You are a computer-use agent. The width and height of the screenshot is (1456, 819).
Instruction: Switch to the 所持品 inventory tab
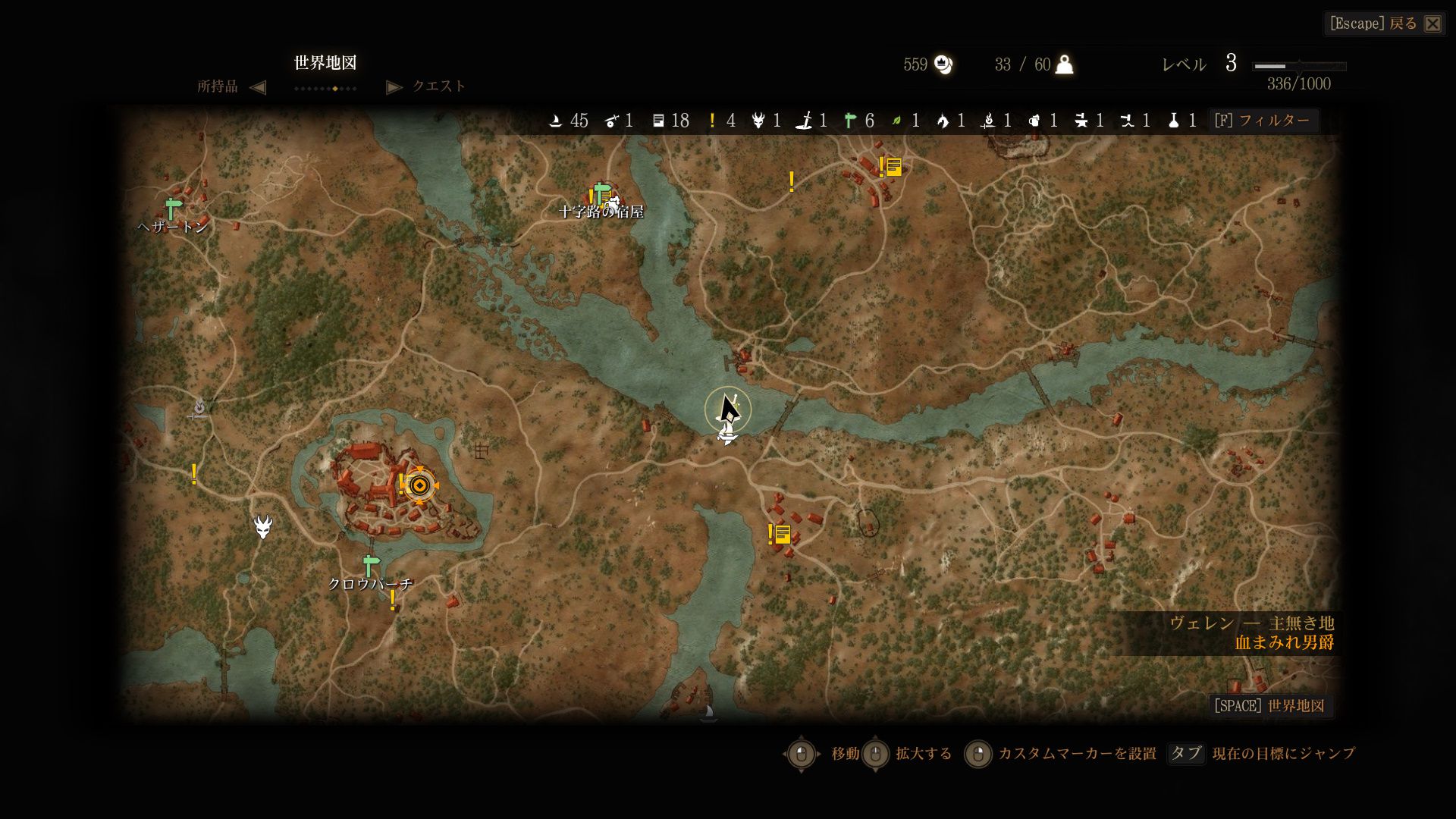[x=218, y=86]
